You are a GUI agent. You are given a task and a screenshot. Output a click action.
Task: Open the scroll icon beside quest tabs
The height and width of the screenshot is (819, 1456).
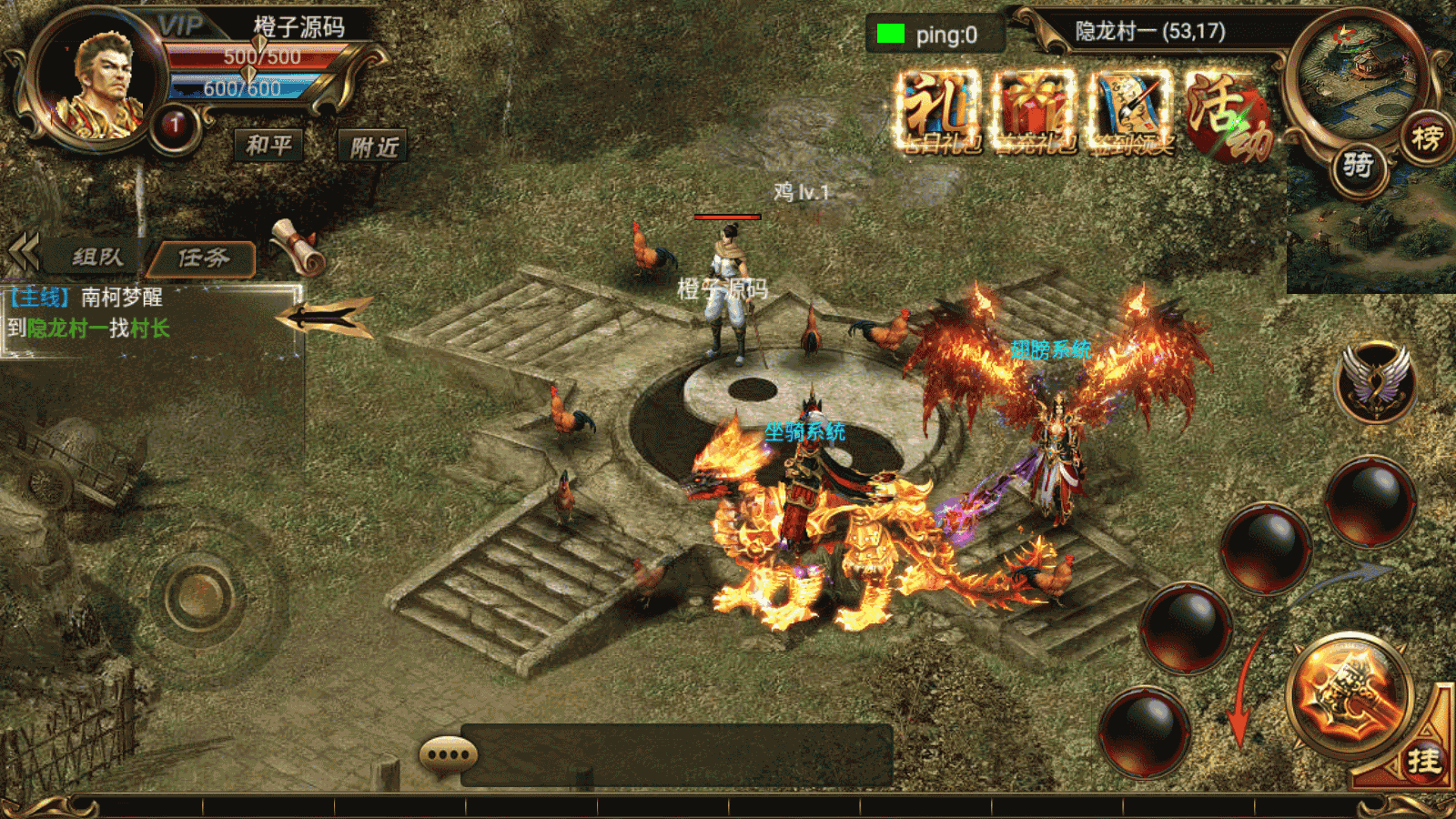tap(298, 246)
